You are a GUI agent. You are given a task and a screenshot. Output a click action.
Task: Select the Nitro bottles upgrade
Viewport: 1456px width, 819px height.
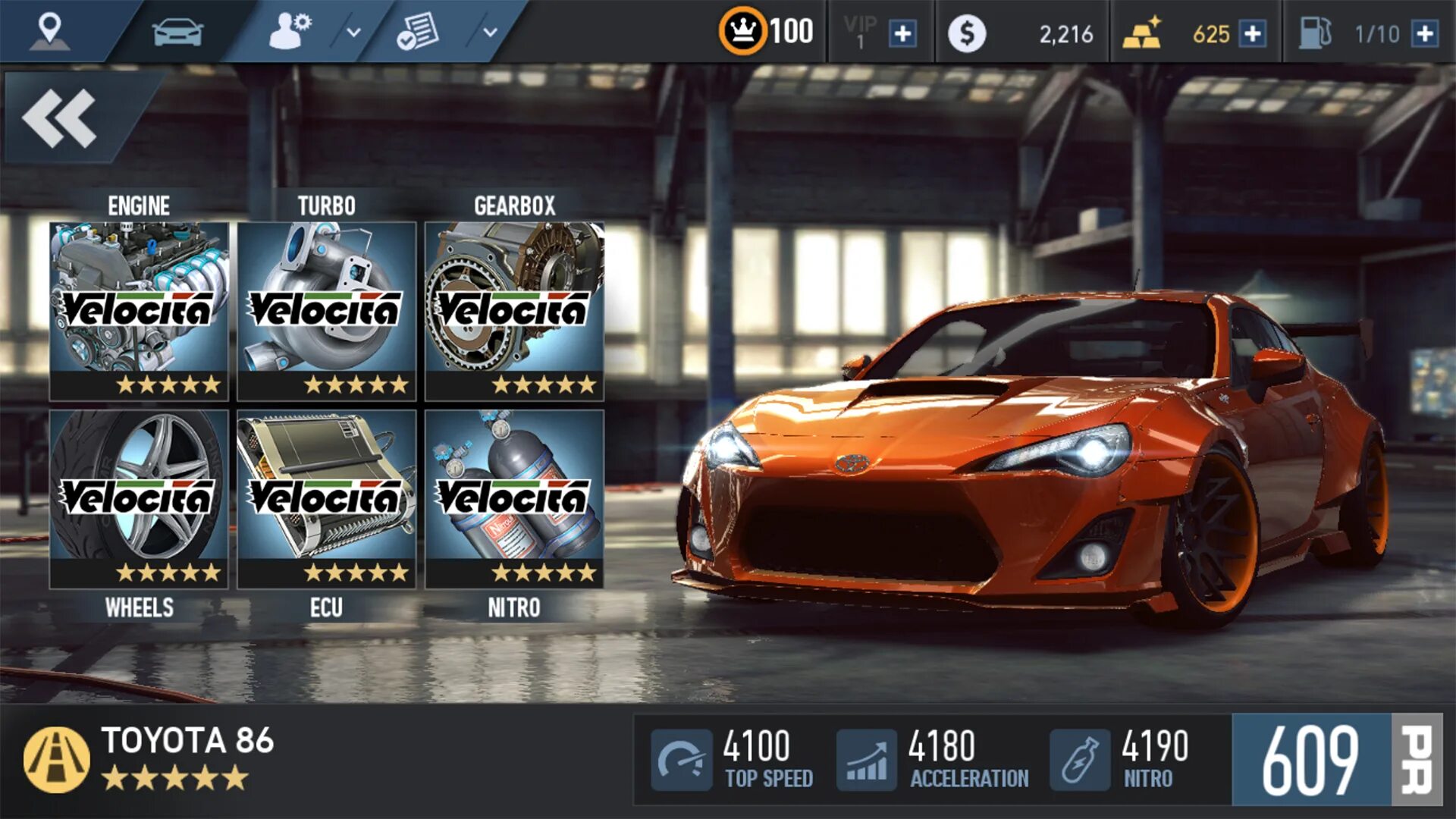coord(515,499)
